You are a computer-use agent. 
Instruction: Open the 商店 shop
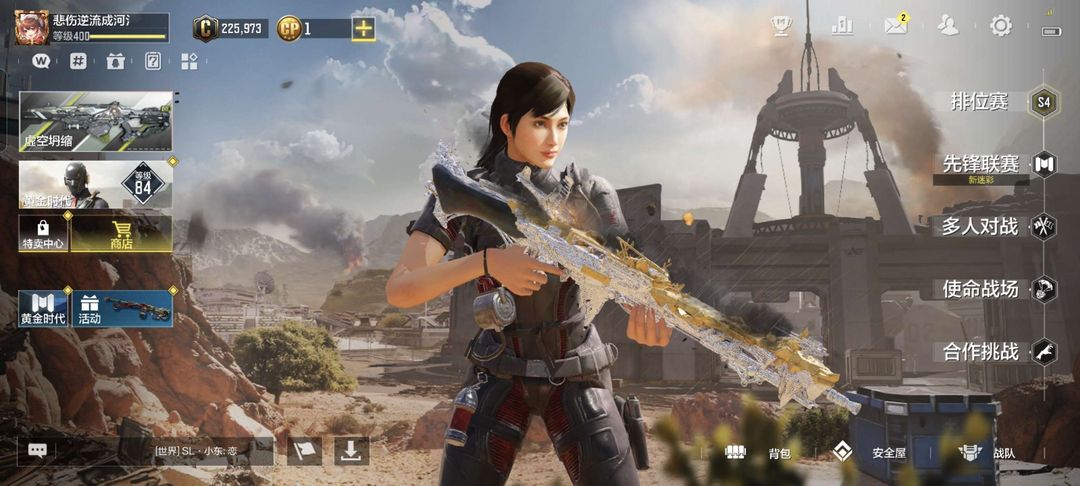point(121,234)
